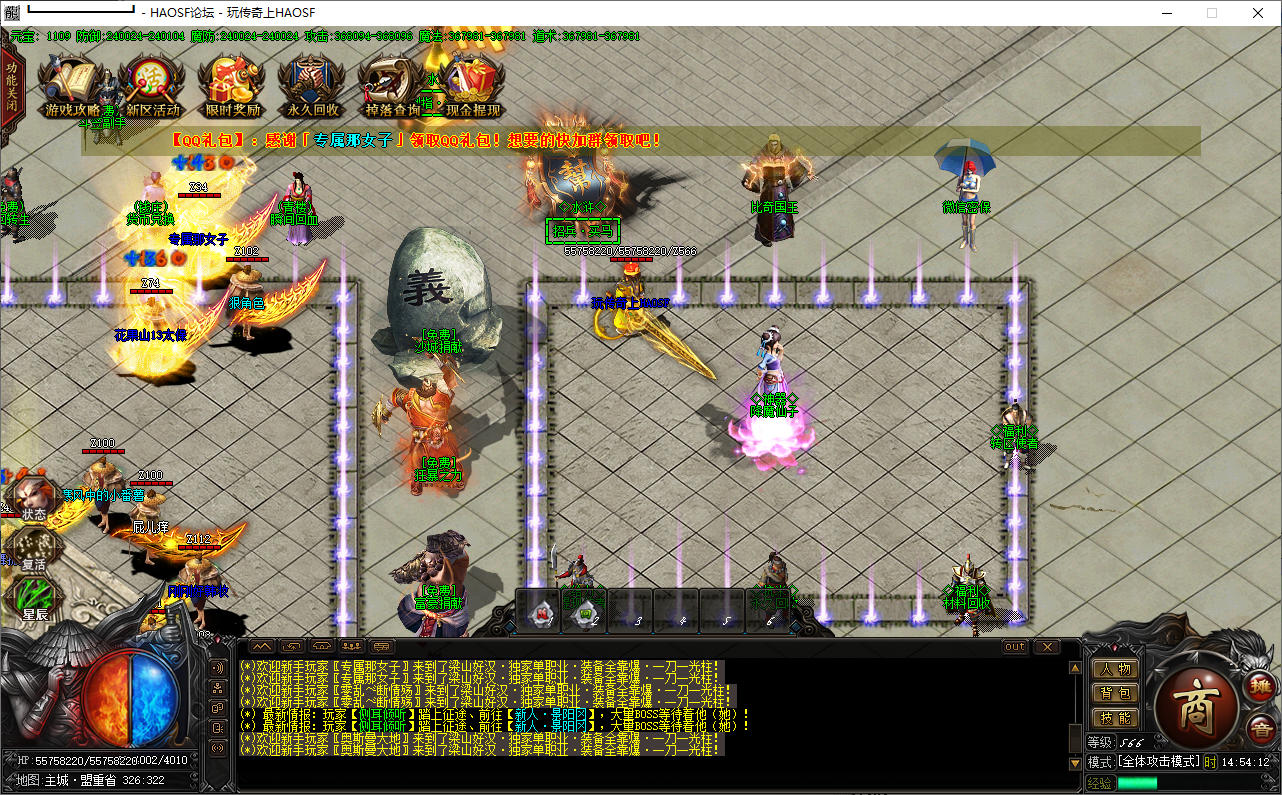Maximize the game window

point(1212,13)
